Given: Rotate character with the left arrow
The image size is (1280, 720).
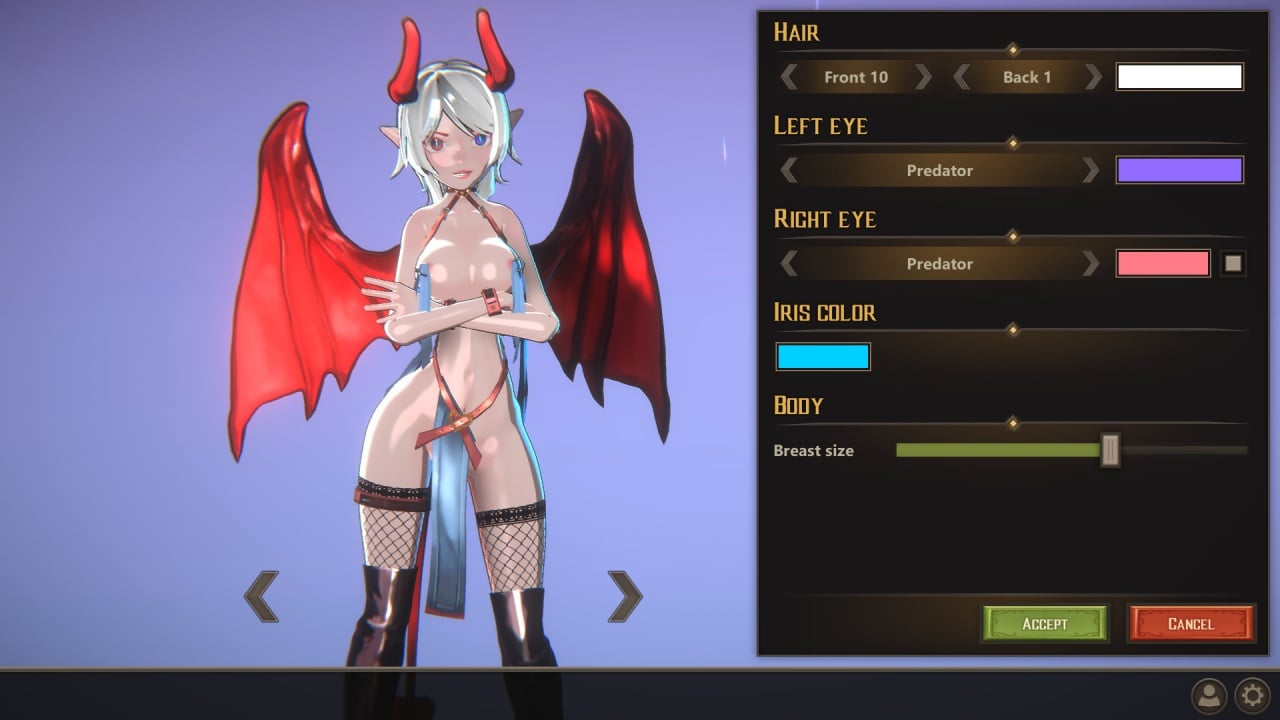Looking at the screenshot, I should pyautogui.click(x=261, y=597).
